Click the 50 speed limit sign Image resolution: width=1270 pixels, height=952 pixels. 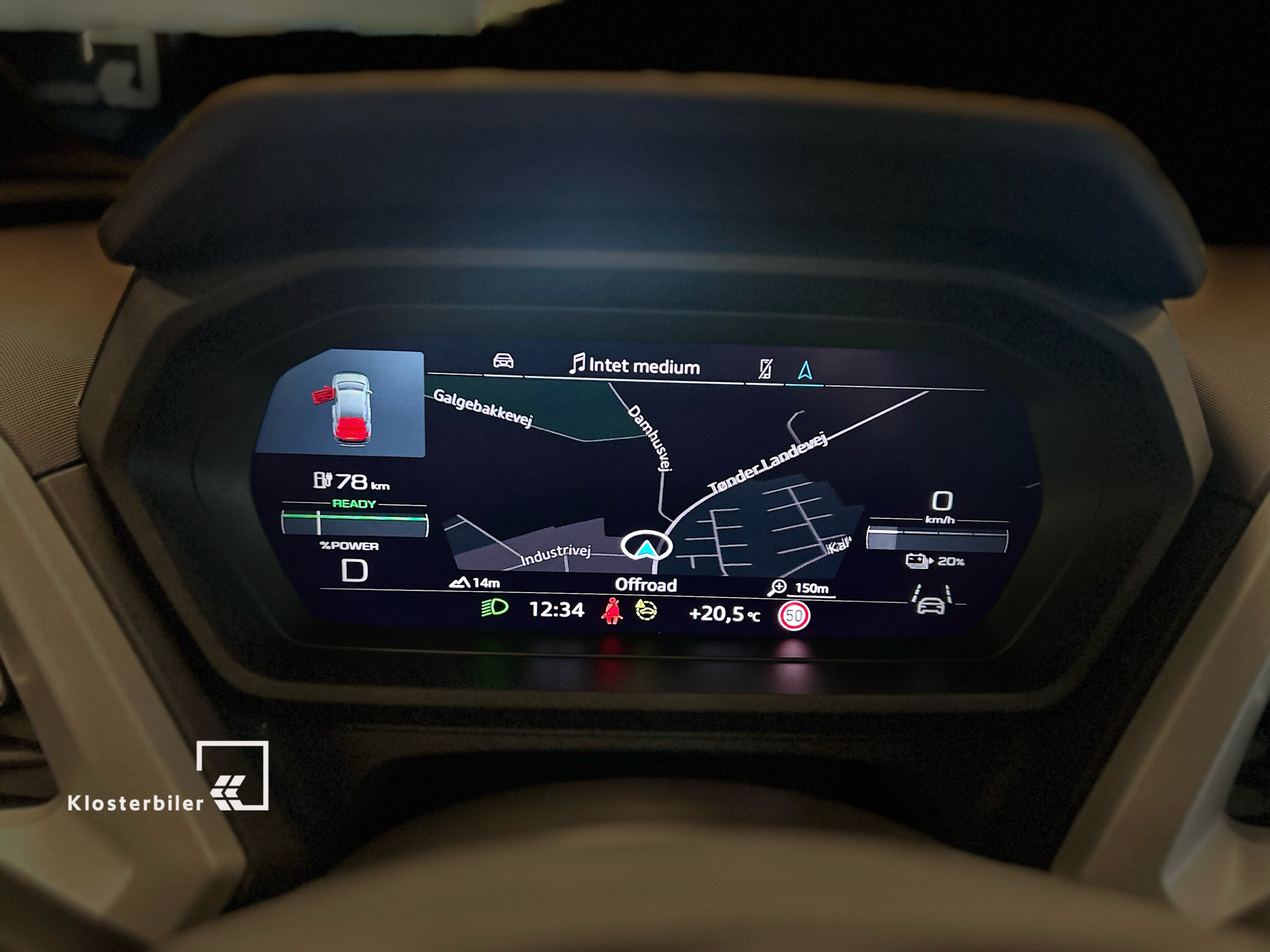[x=794, y=616]
